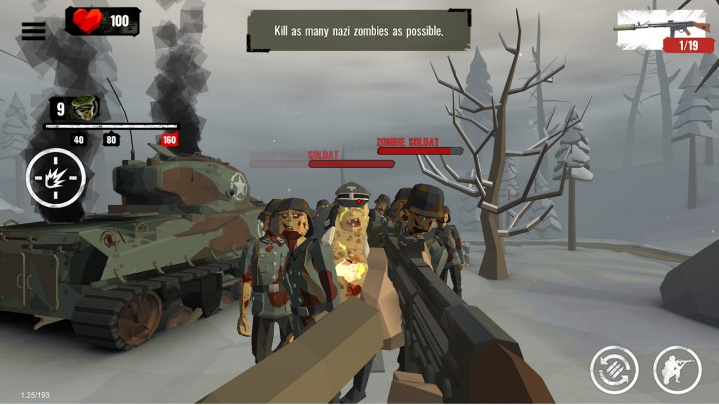The image size is (719, 405).
Task: Click the zombie officer kill counter icon
Action: click(84, 109)
